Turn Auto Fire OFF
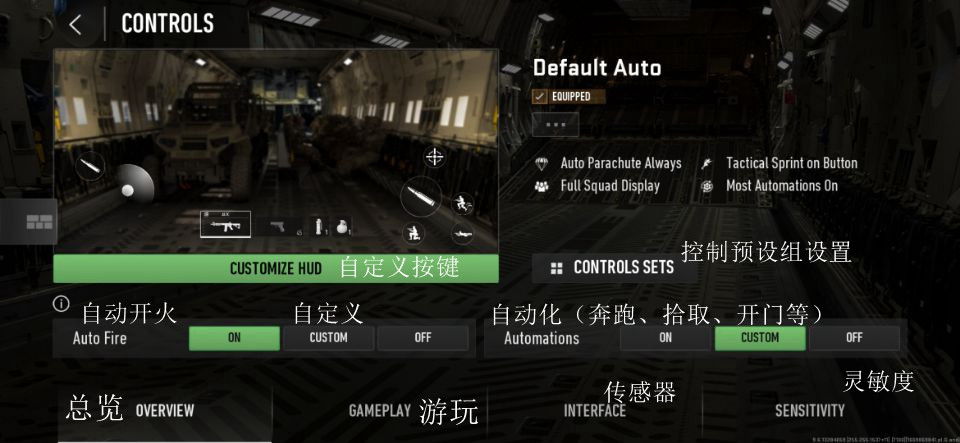Viewport: 960px width, 443px height. point(422,338)
